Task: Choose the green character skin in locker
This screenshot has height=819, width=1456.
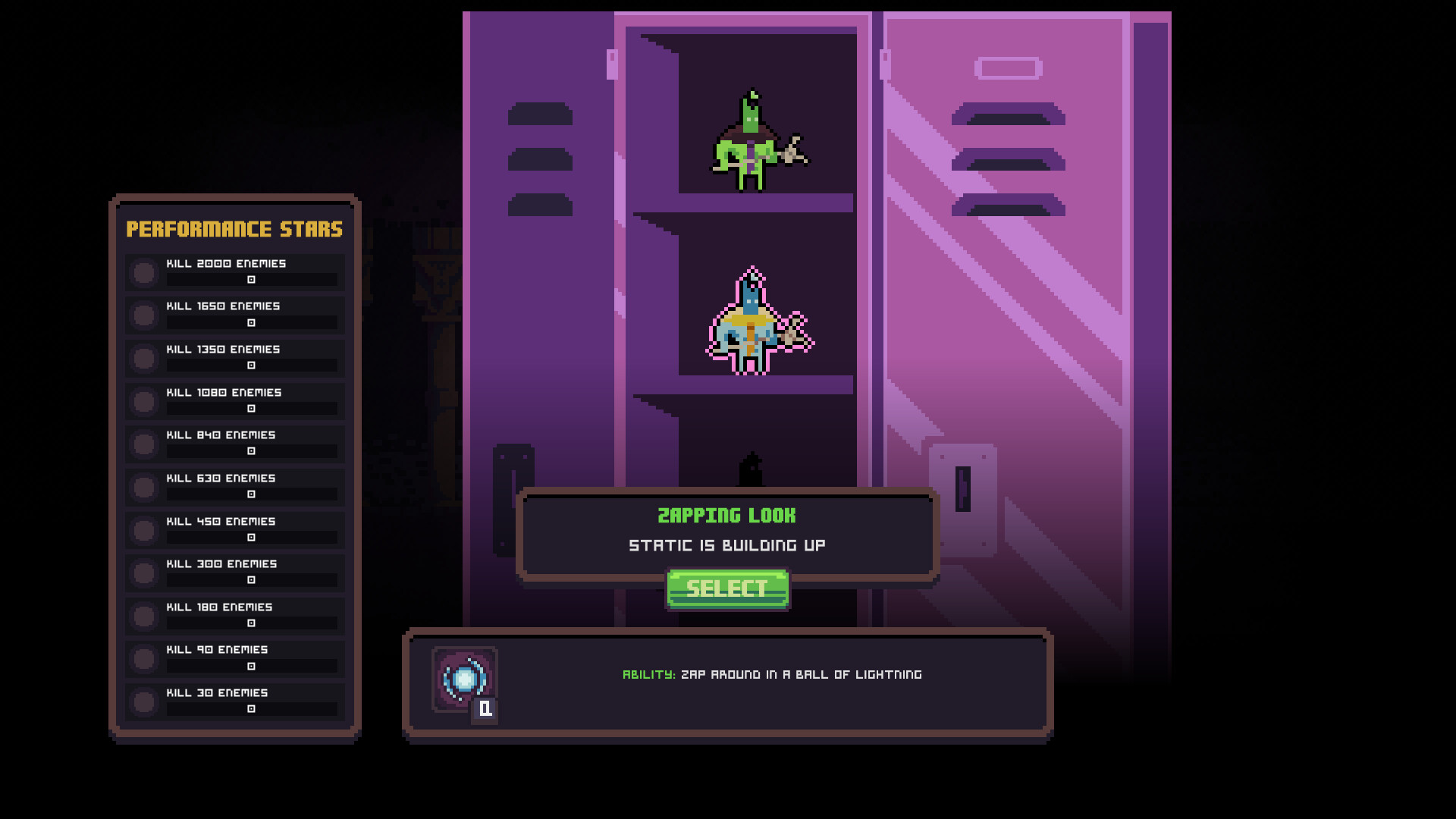Action: coord(755,143)
